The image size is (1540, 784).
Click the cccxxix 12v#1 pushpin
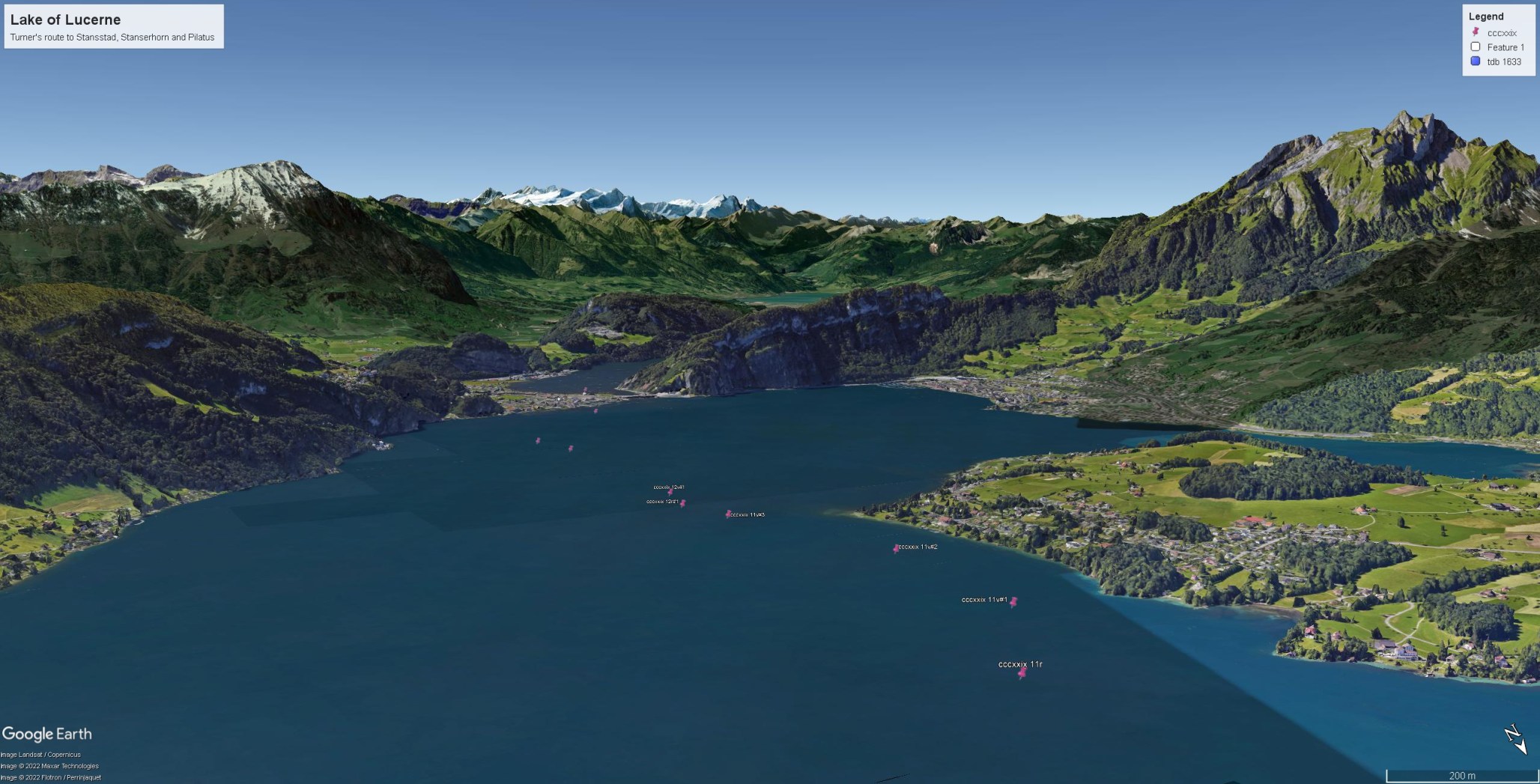[670, 491]
